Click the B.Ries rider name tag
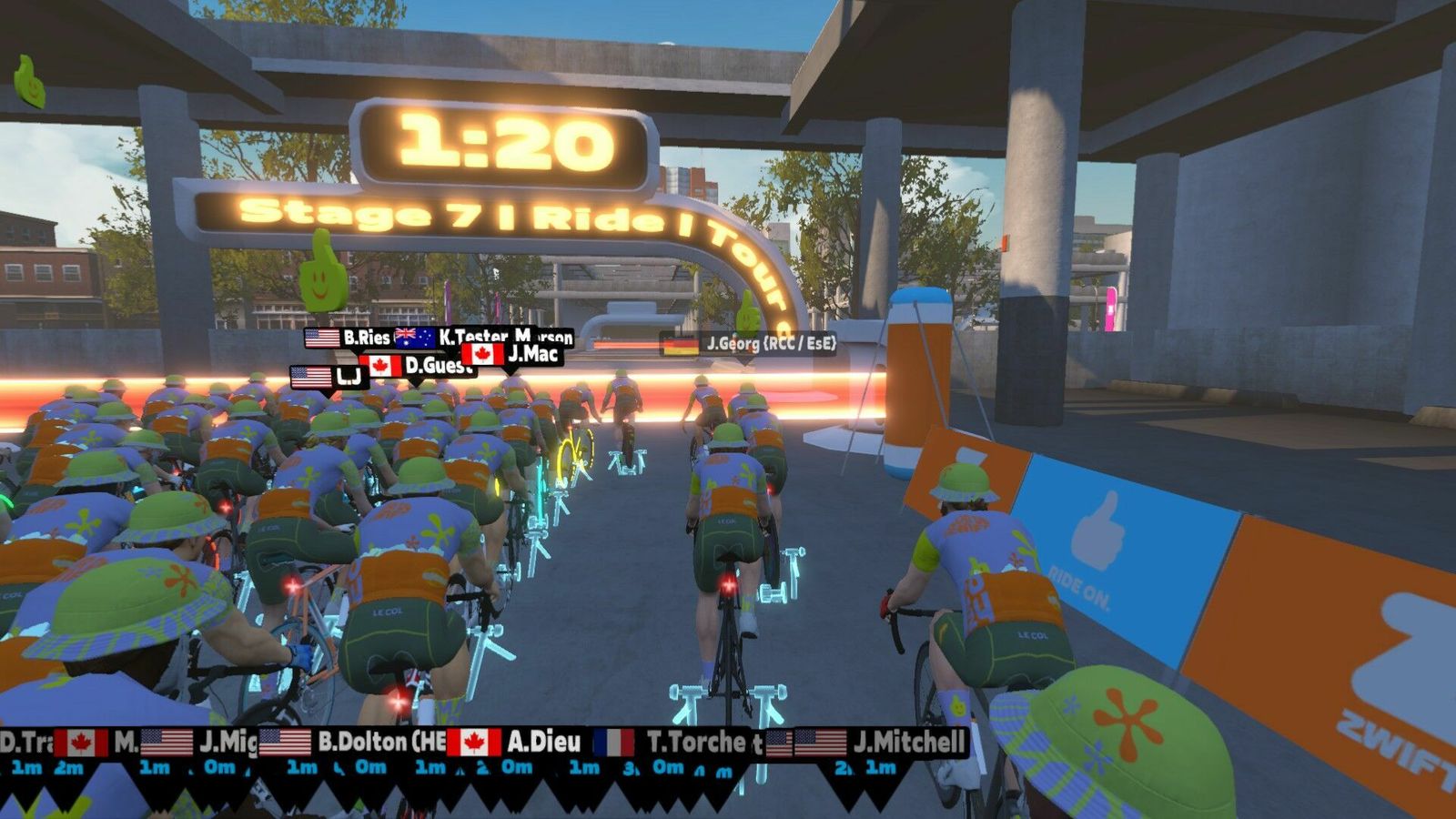Image resolution: width=1456 pixels, height=819 pixels. [350, 338]
